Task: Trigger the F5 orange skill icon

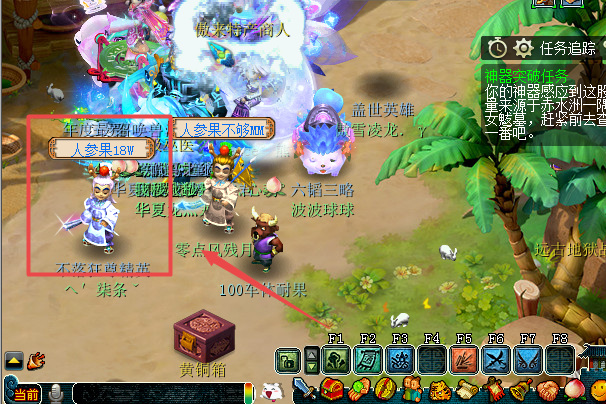Action: (464, 360)
